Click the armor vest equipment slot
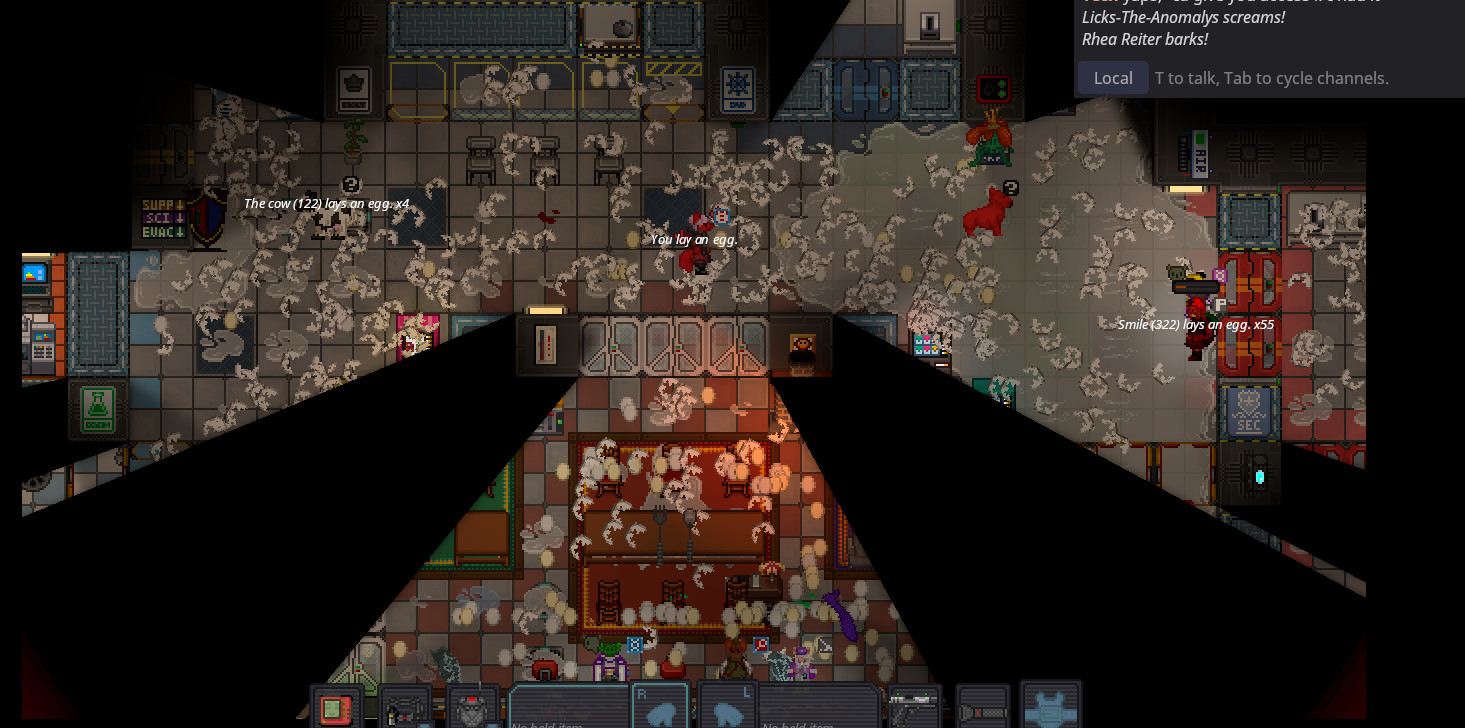1465x728 pixels. 1050,706
